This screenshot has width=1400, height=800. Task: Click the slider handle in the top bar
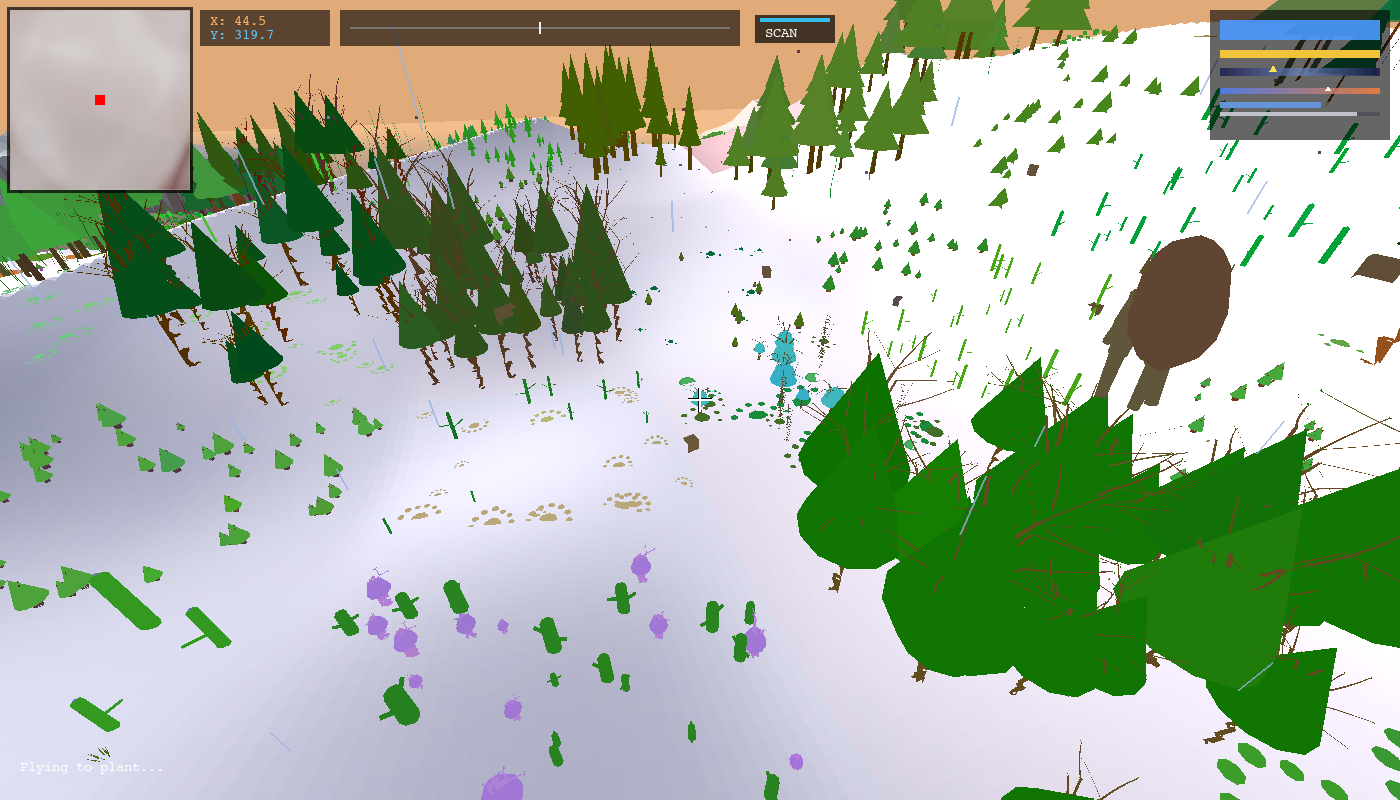tap(539, 27)
